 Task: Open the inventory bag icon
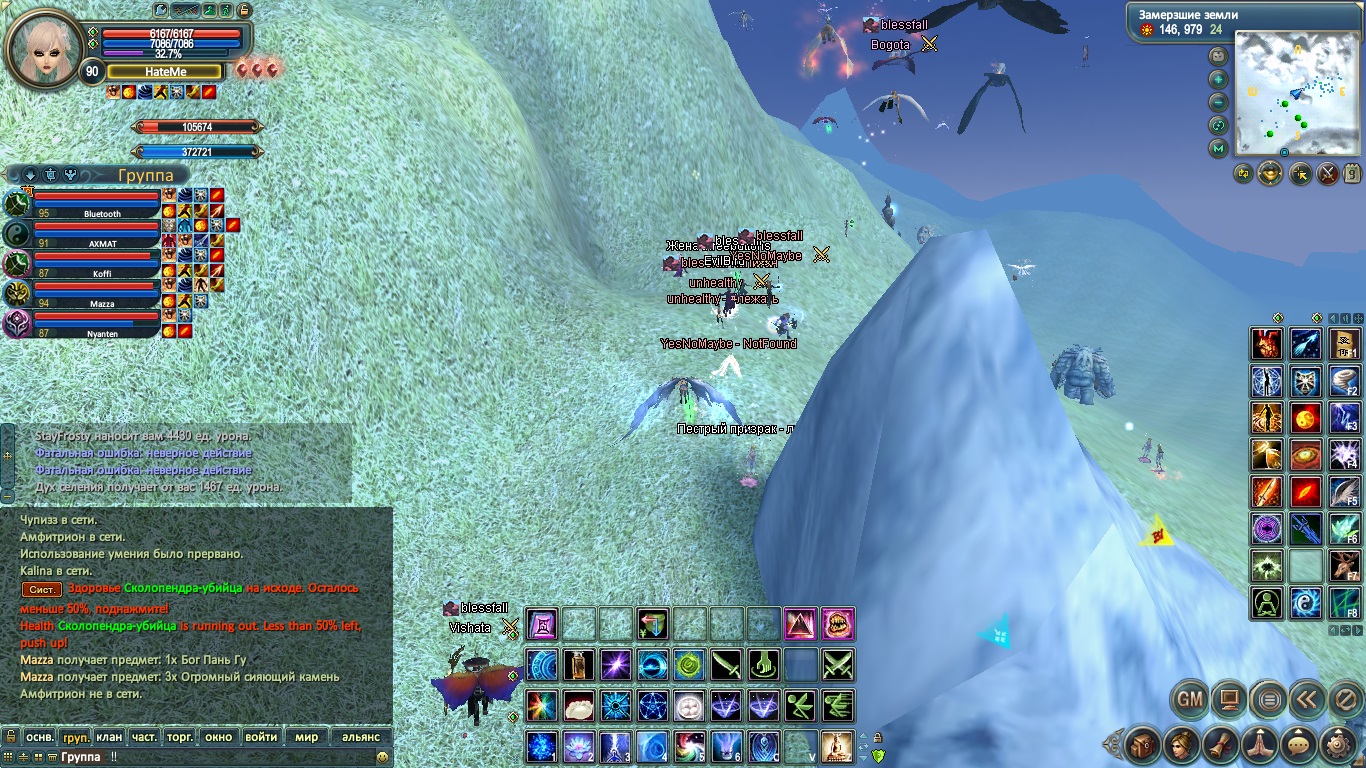pos(1142,745)
